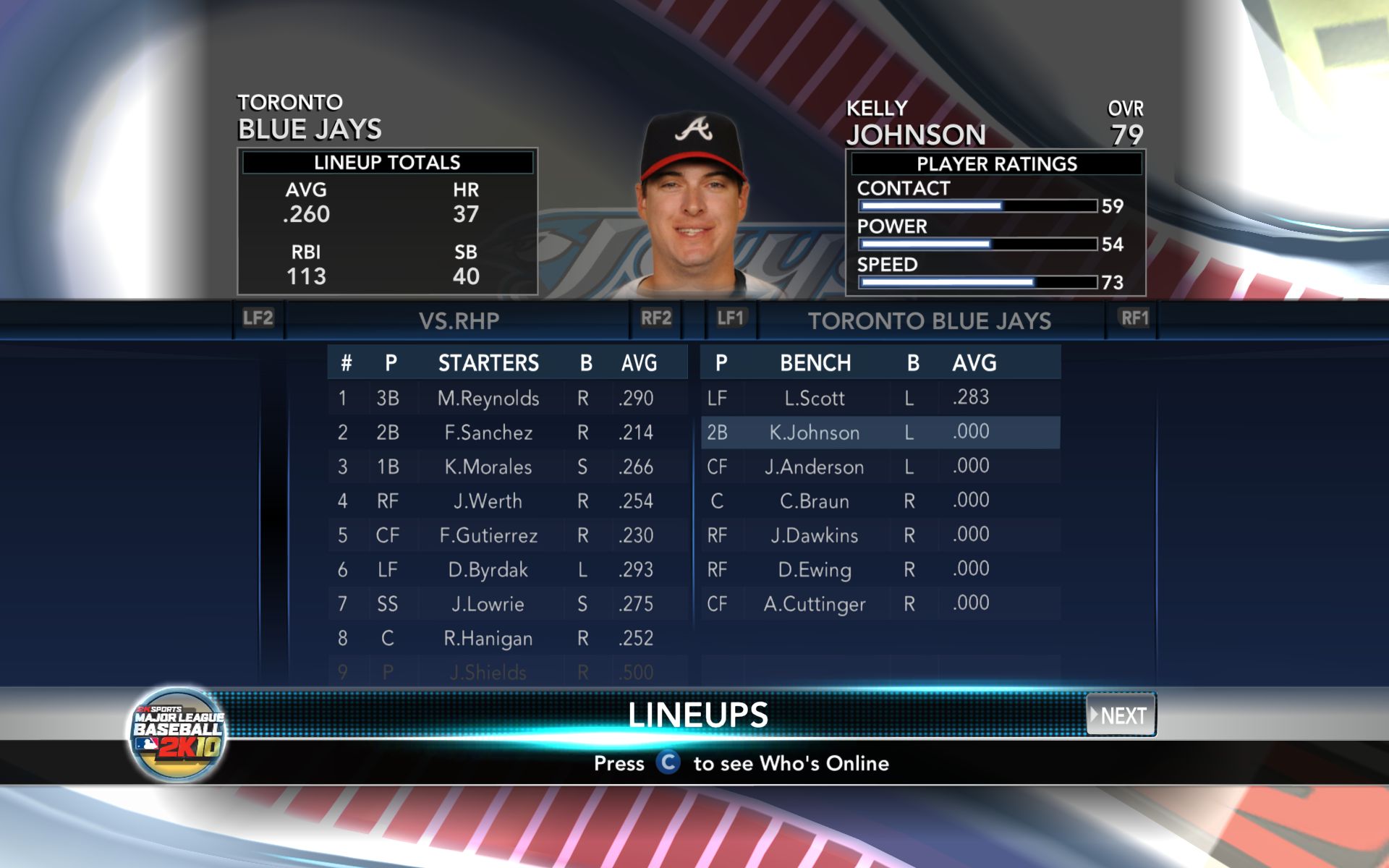The image size is (1389, 868).
Task: Pick bench catcher C.Braun
Action: click(x=815, y=501)
